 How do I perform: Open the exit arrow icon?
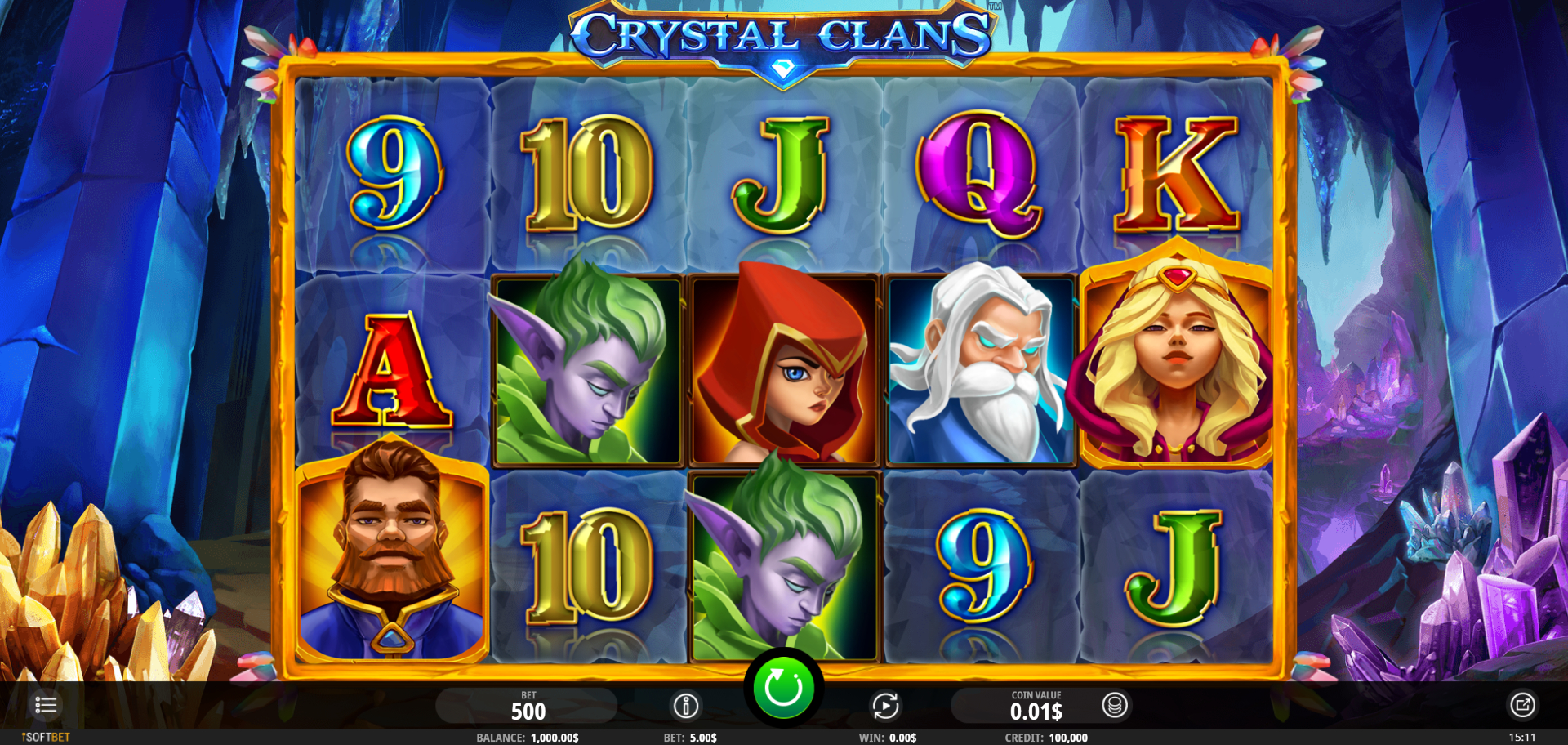(x=1522, y=705)
